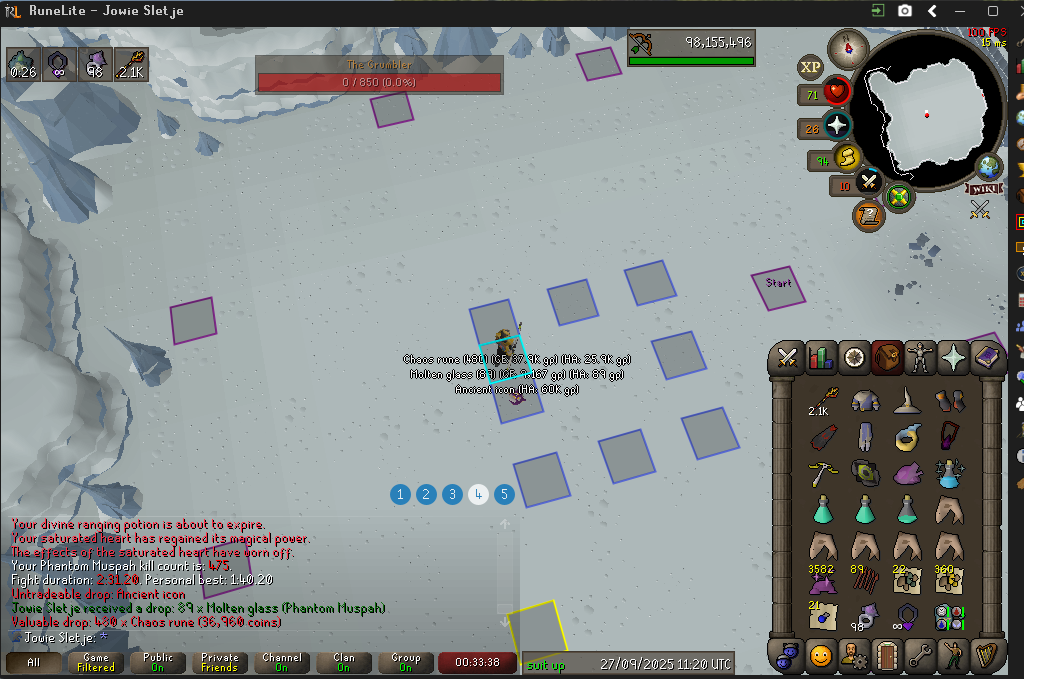The height and width of the screenshot is (682, 1038).
Task: Click the Clan chat tab
Action: click(x=343, y=663)
